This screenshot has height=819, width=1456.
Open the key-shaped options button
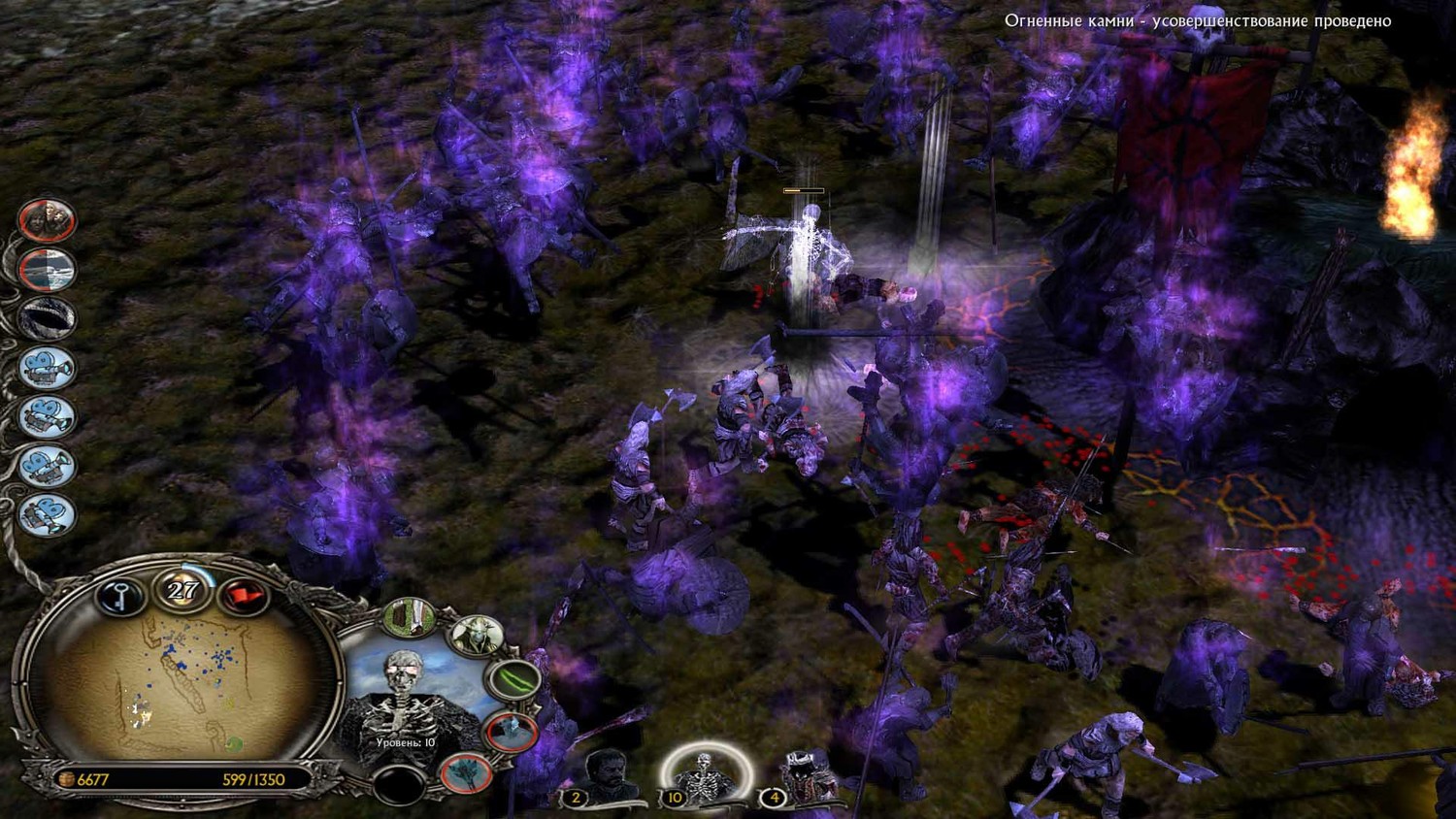121,596
